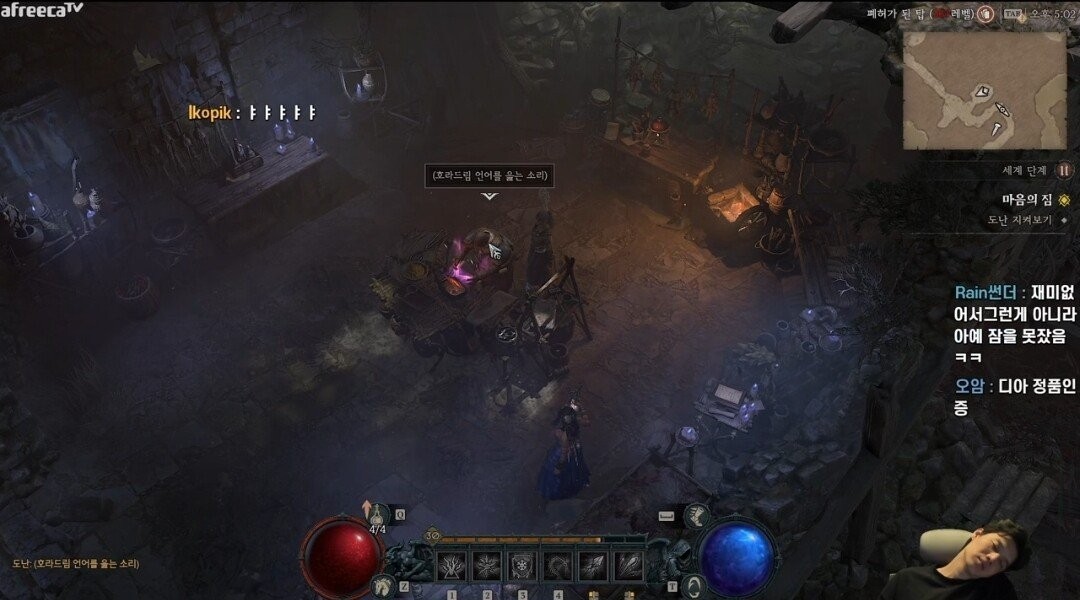Activate the first skill slot with the branching burst icon
This screenshot has width=1080, height=600.
click(451, 566)
